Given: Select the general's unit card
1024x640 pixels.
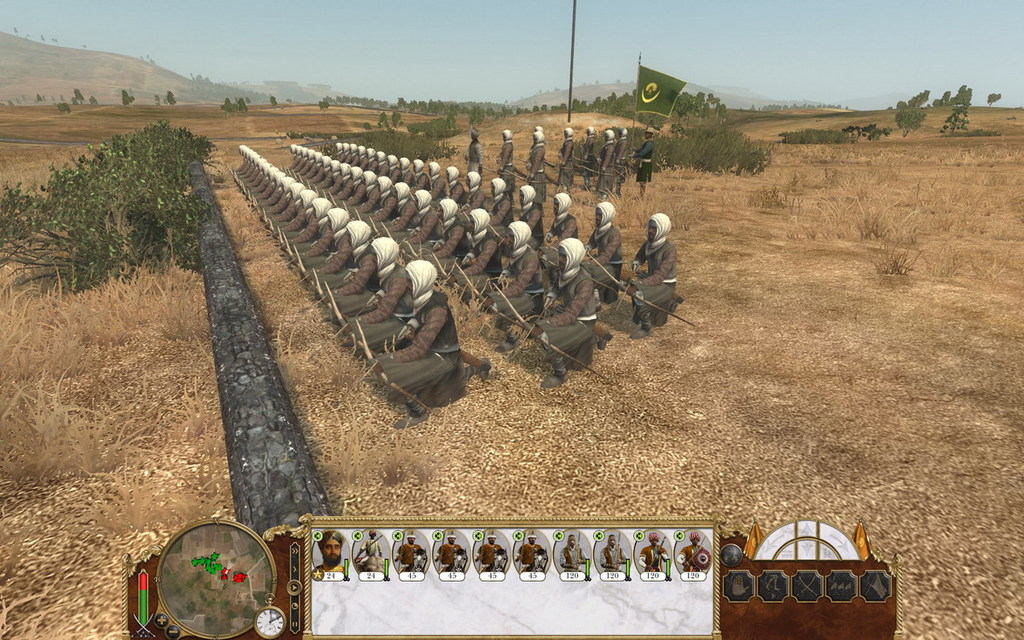Looking at the screenshot, I should coord(331,555).
